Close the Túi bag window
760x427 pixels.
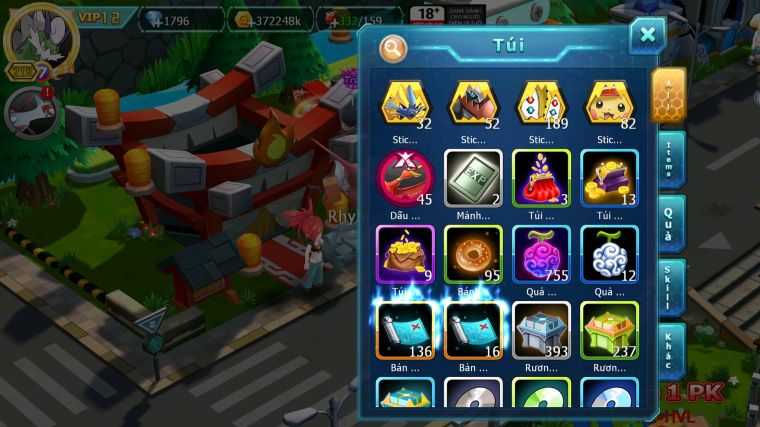[647, 36]
